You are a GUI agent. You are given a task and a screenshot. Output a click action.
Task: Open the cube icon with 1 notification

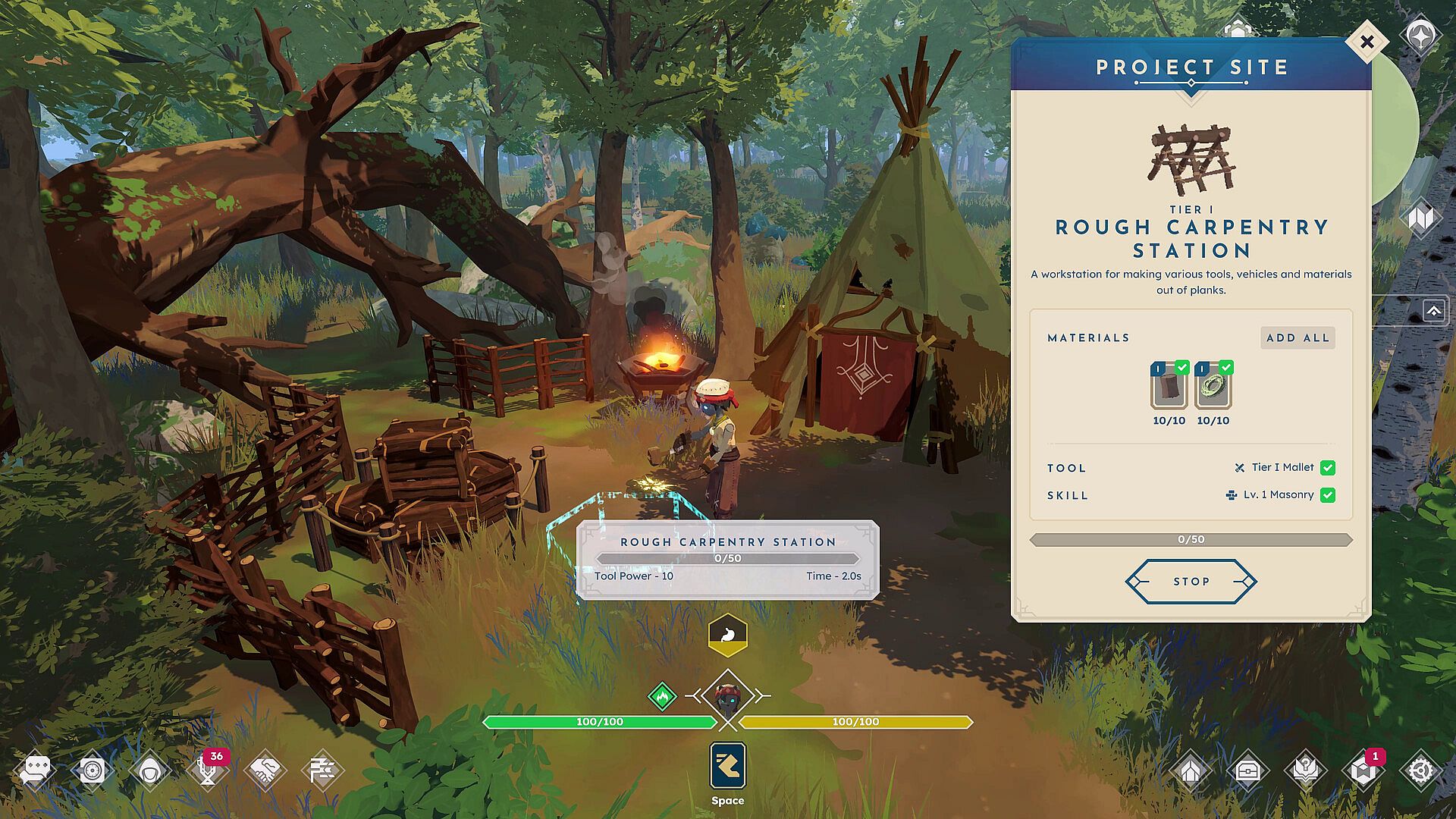[x=1363, y=771]
